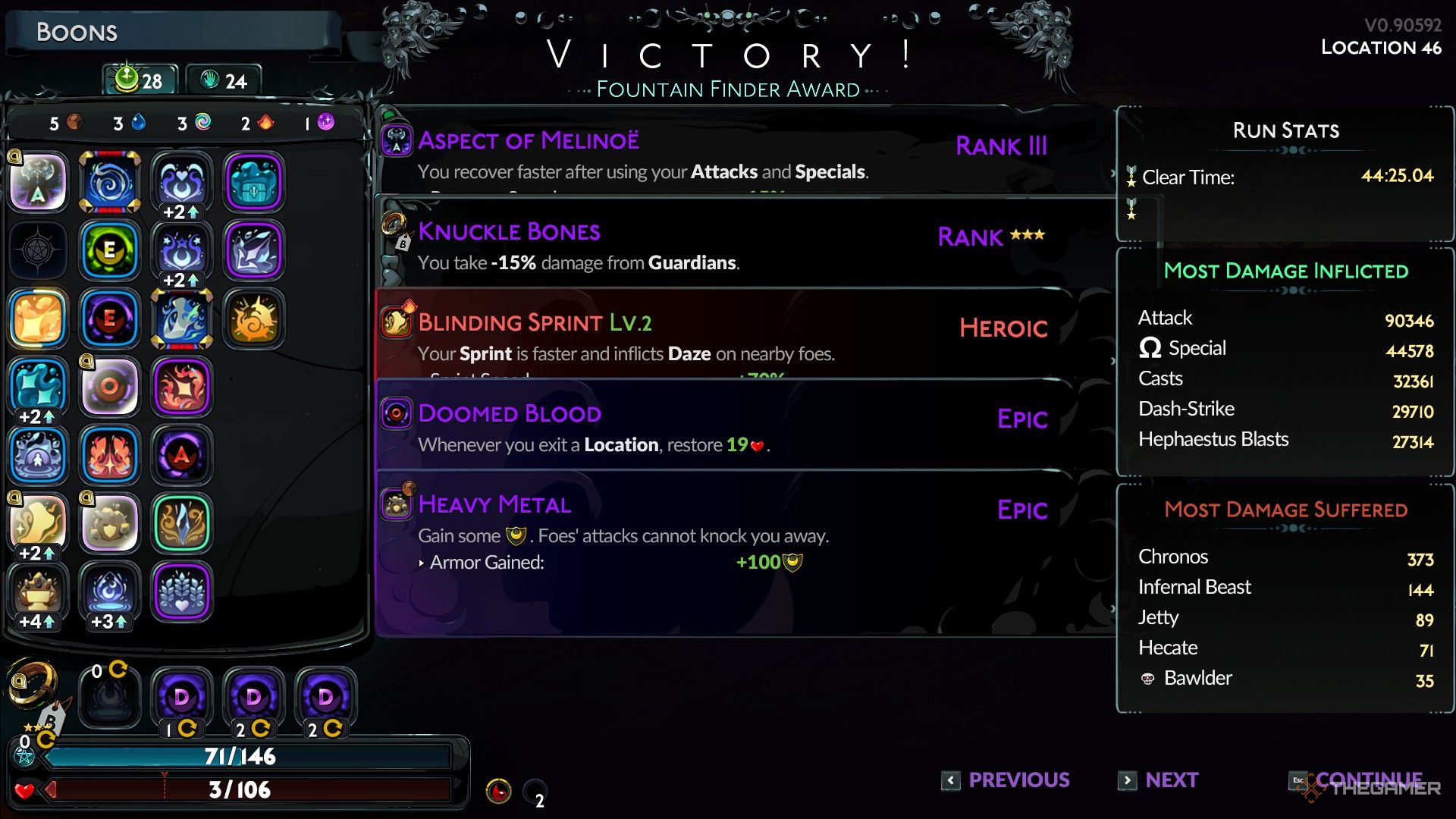
Task: Click the wheat bundle boon icon
Action: pyautogui.click(x=181, y=591)
